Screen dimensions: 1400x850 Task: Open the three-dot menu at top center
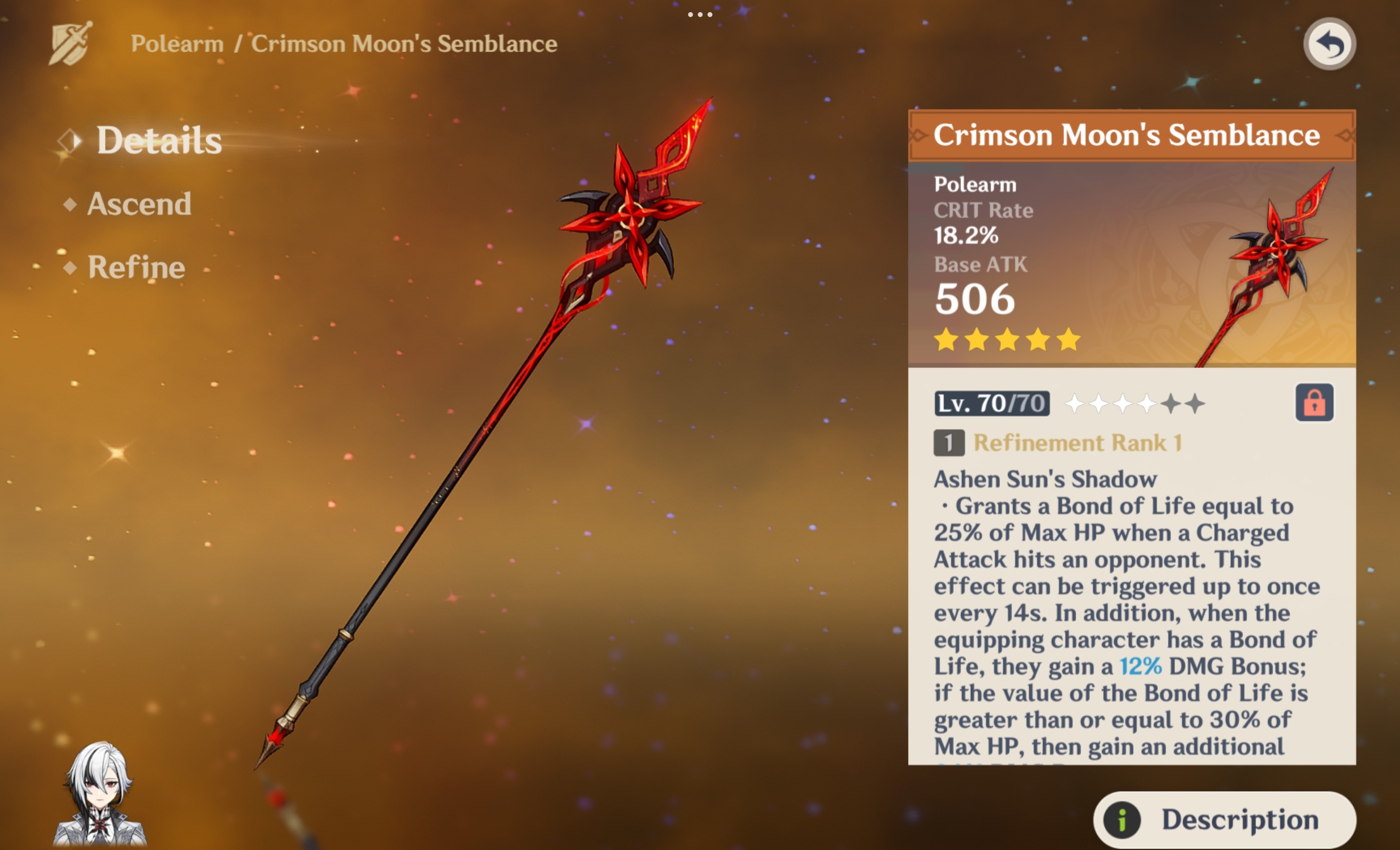pyautogui.click(x=700, y=16)
